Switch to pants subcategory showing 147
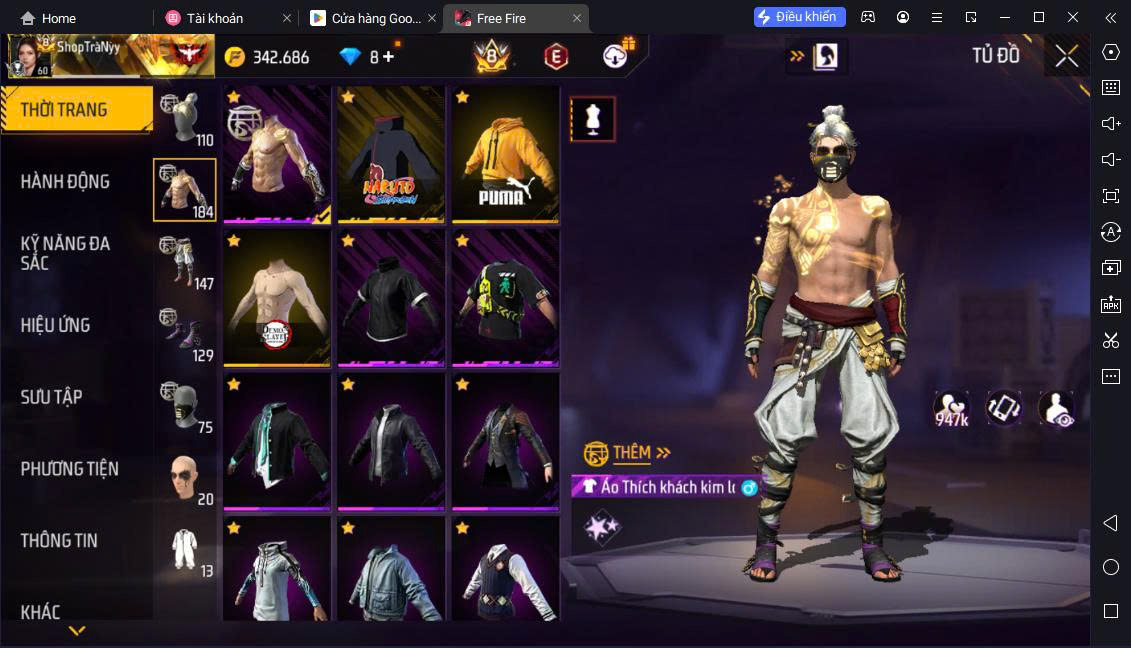This screenshot has height=648, width=1131. [185, 263]
